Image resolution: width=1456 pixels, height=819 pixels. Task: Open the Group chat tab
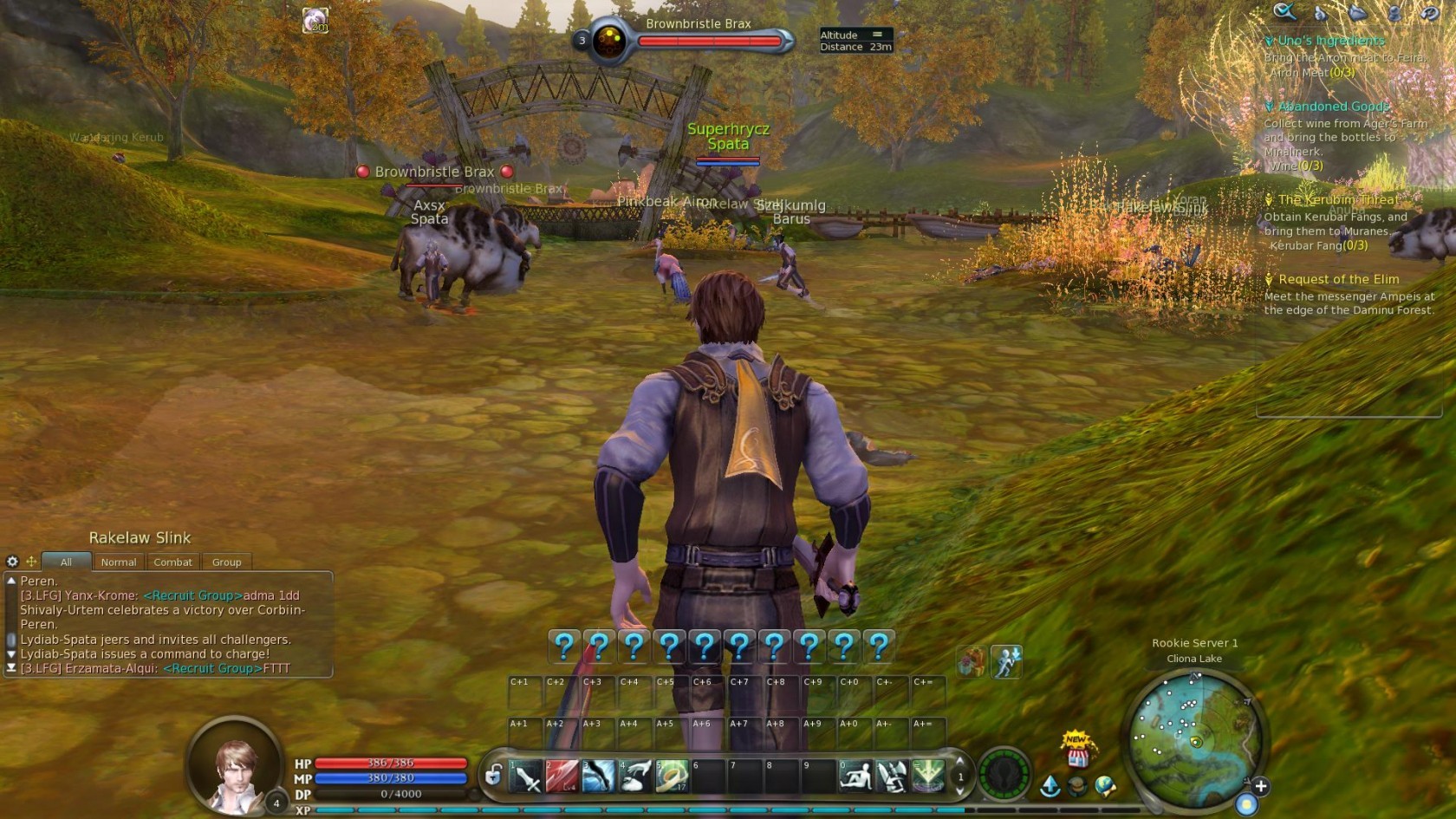226,562
